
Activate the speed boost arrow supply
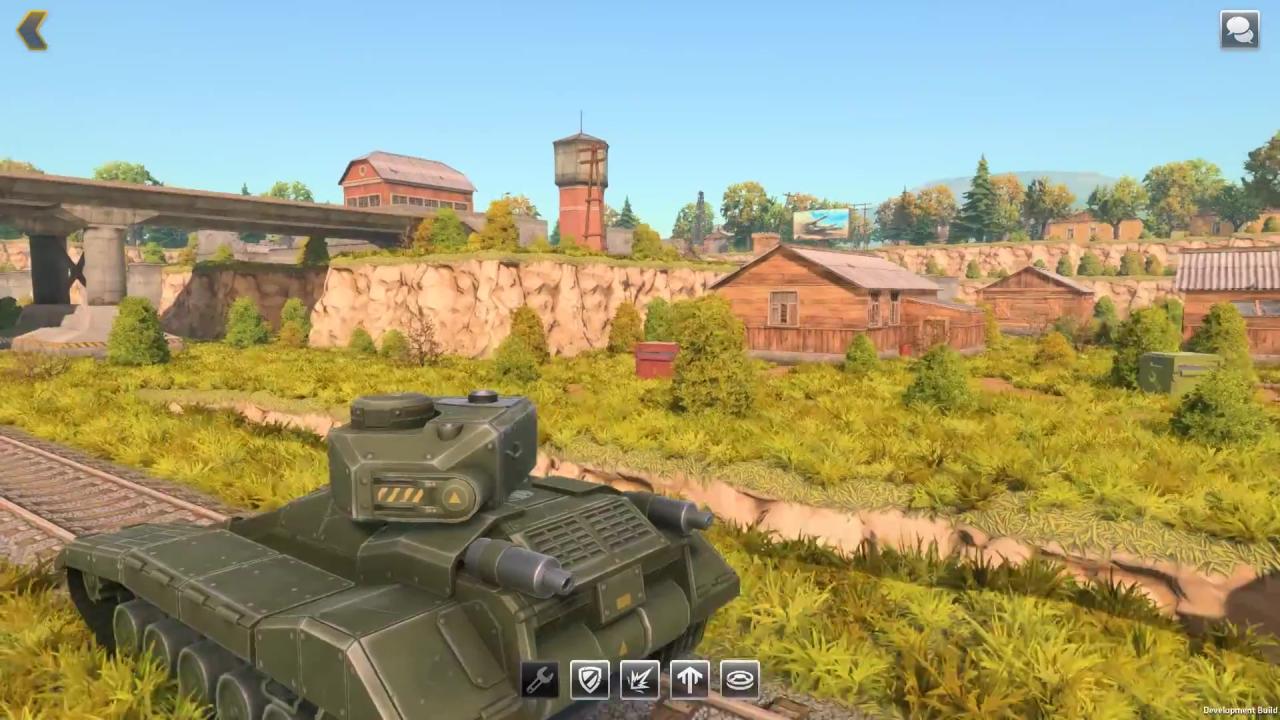(x=689, y=680)
